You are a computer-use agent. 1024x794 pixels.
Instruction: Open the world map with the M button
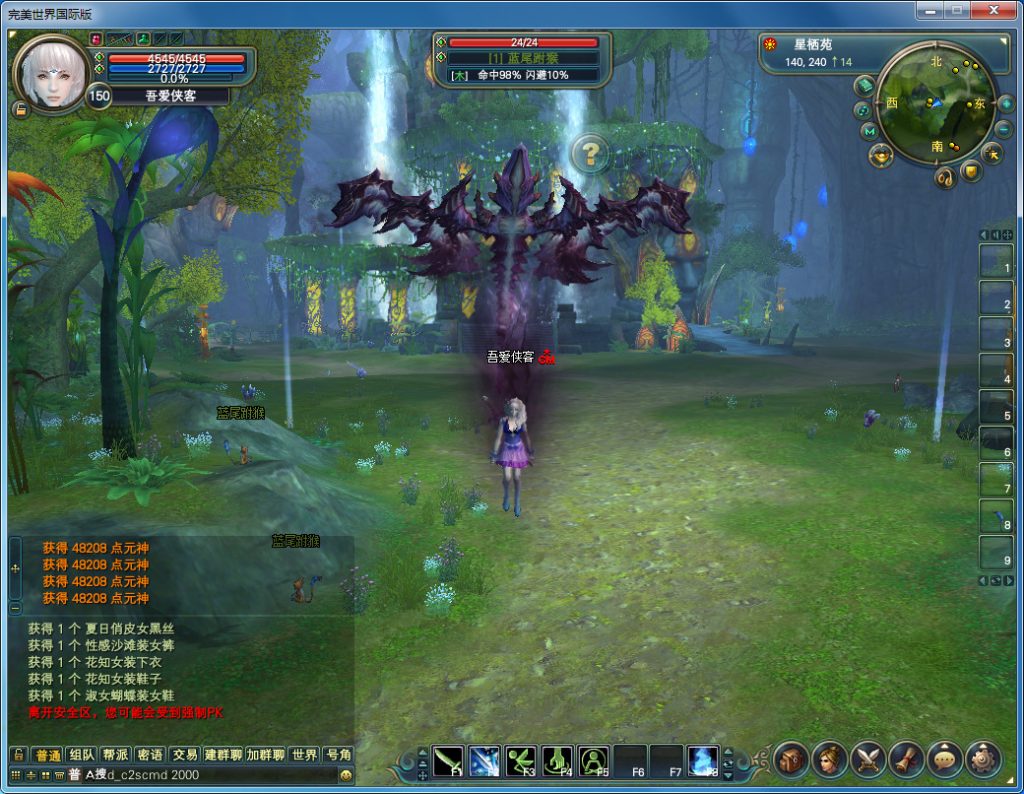click(x=868, y=131)
